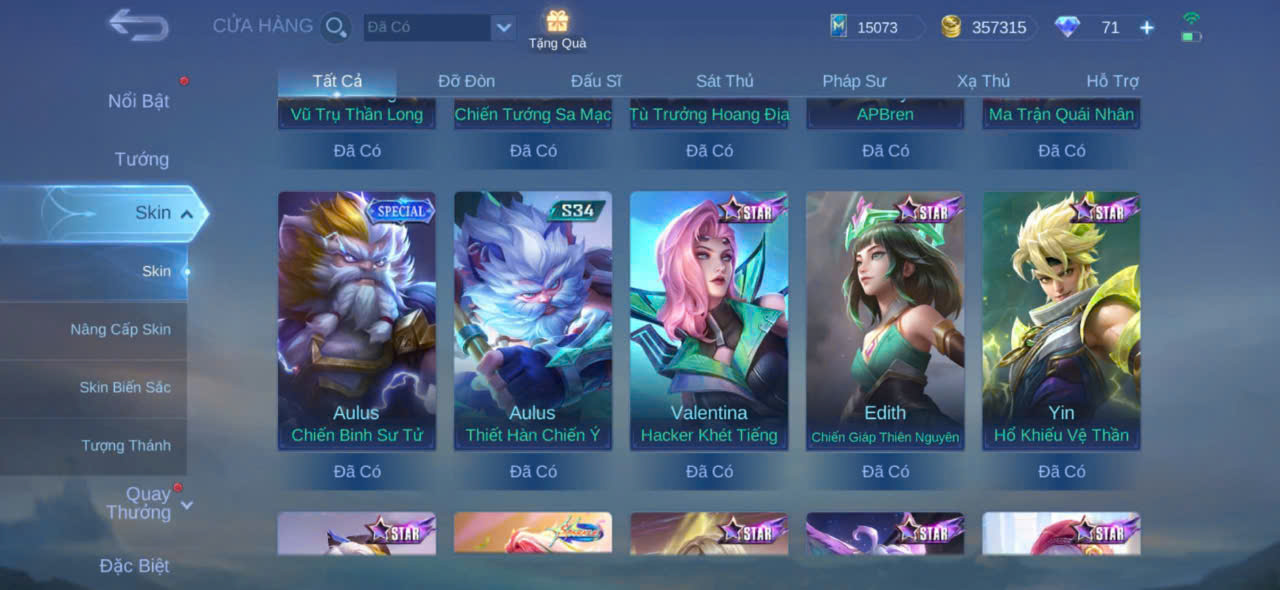
Task: Open the Tượng Thánh submenu
Action: click(x=126, y=445)
